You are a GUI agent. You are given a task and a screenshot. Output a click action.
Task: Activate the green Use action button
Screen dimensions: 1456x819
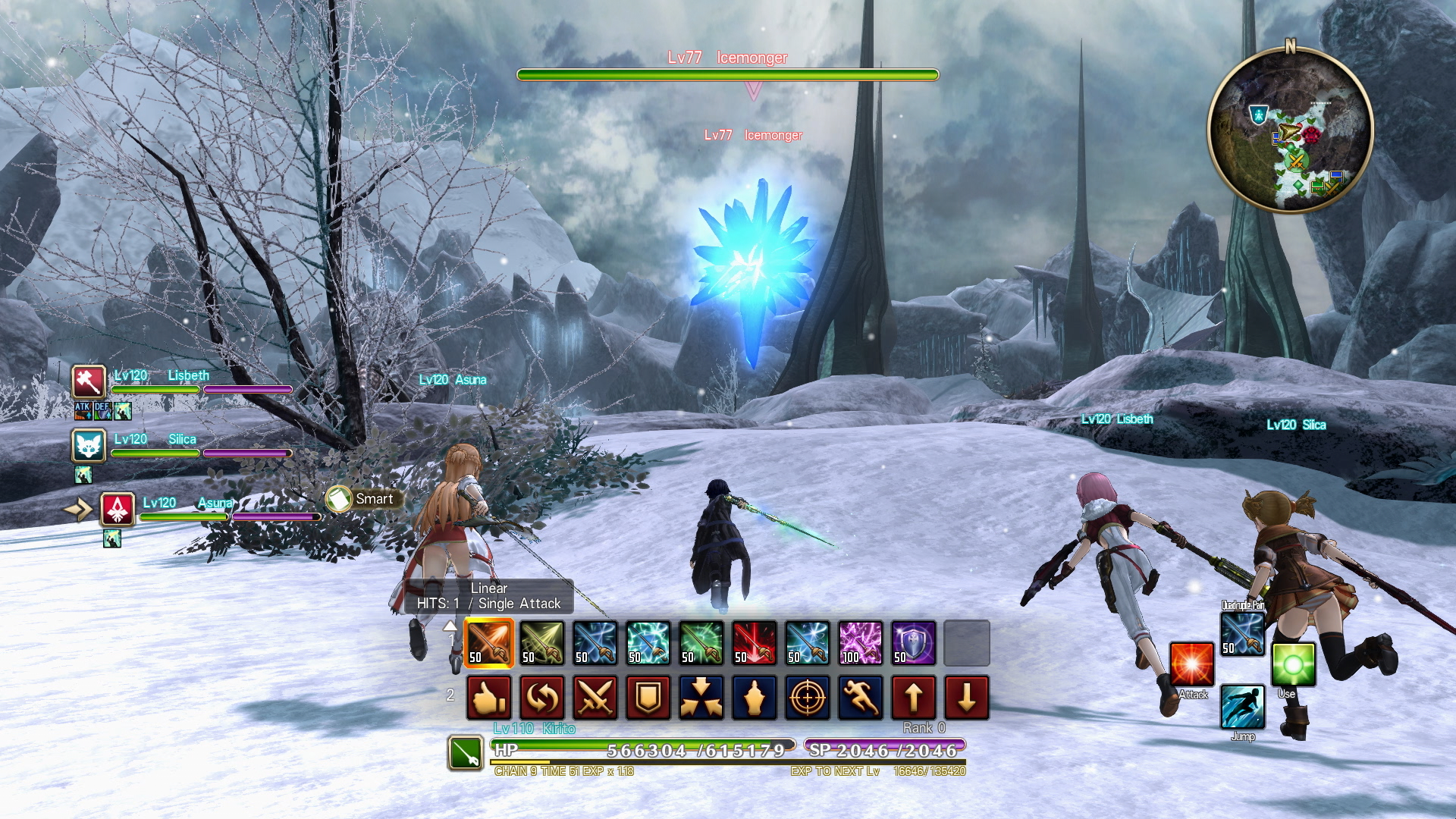click(1293, 664)
